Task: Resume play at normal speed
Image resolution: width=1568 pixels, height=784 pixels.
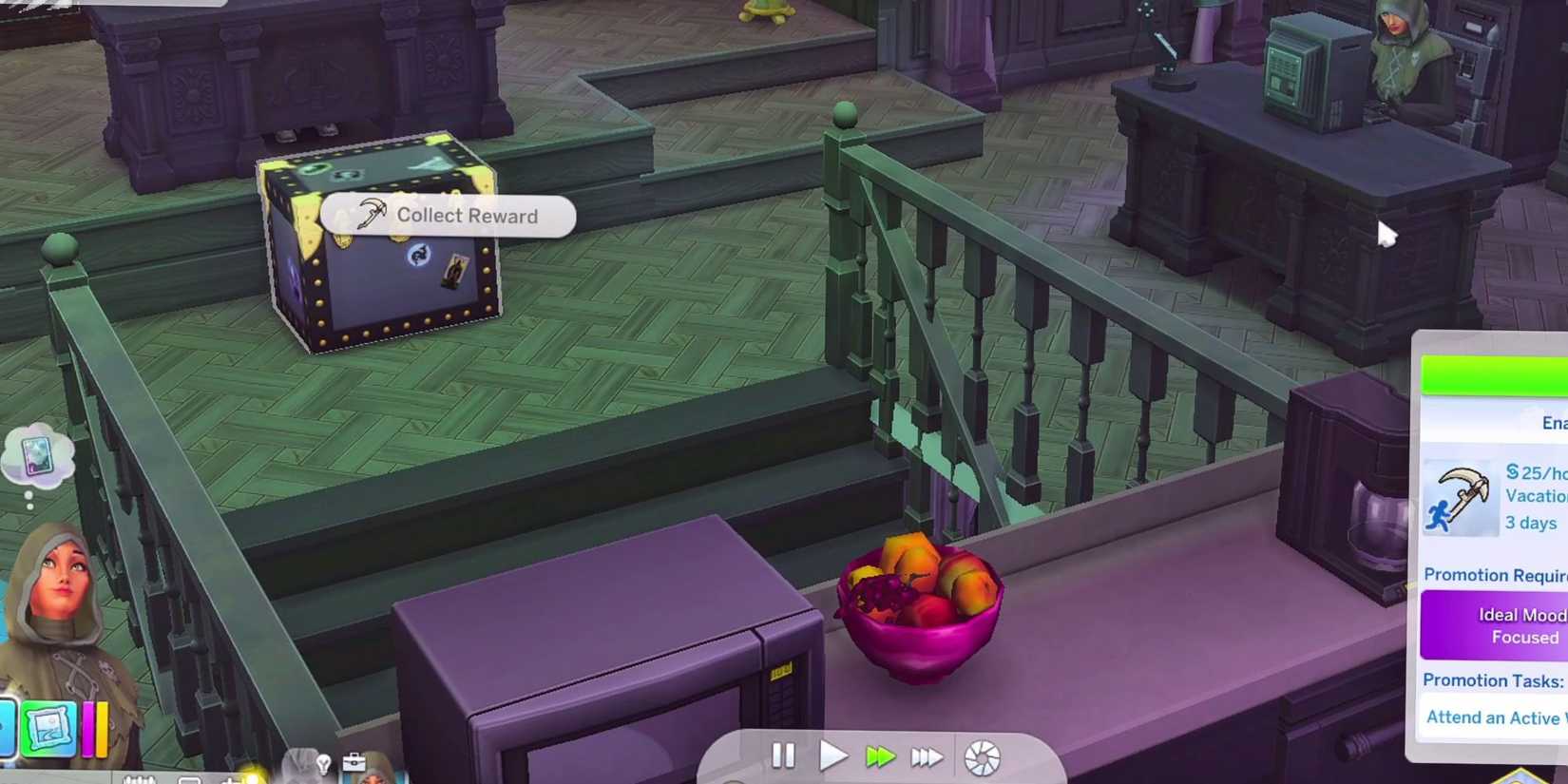Action: click(x=833, y=755)
